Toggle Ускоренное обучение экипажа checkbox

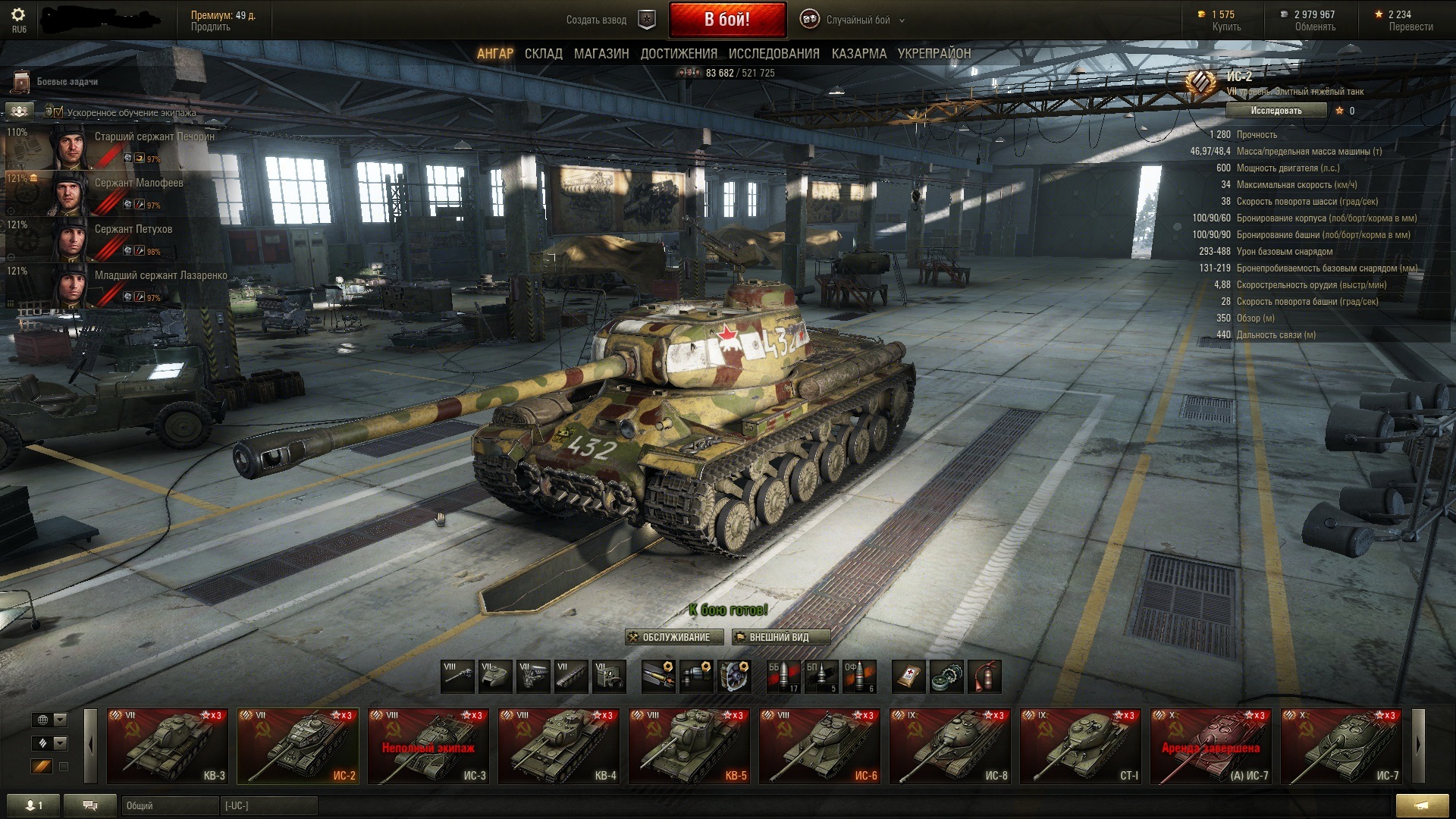point(58,112)
